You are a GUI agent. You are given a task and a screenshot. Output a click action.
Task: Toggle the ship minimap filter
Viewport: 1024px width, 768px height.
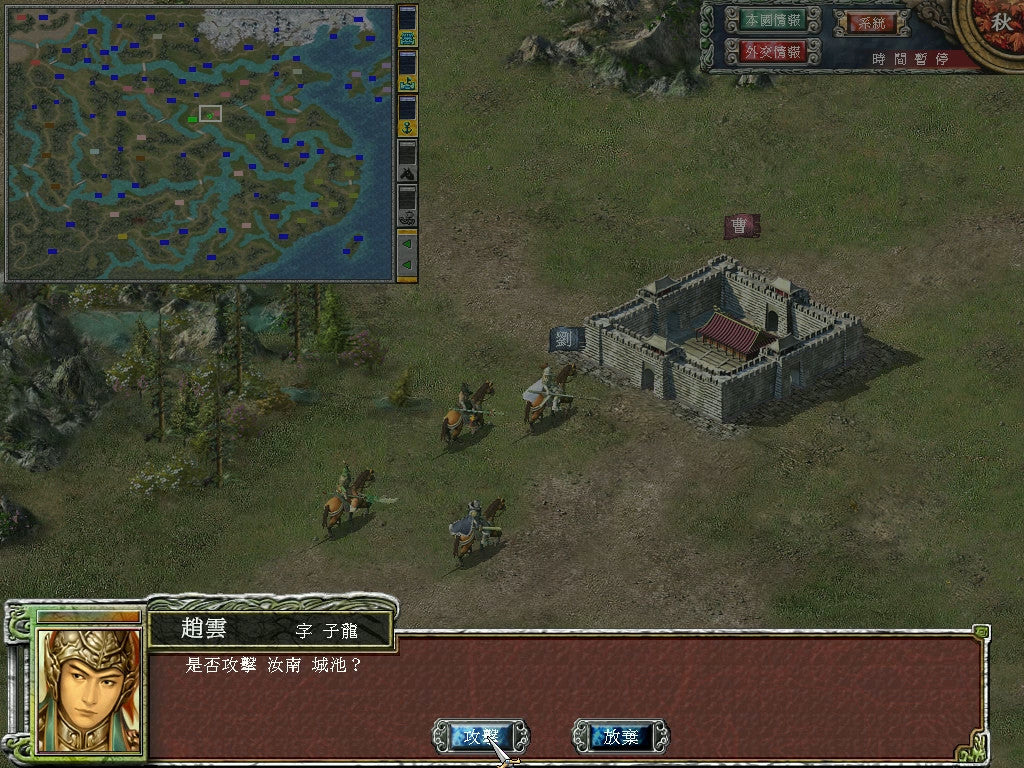pos(407,83)
